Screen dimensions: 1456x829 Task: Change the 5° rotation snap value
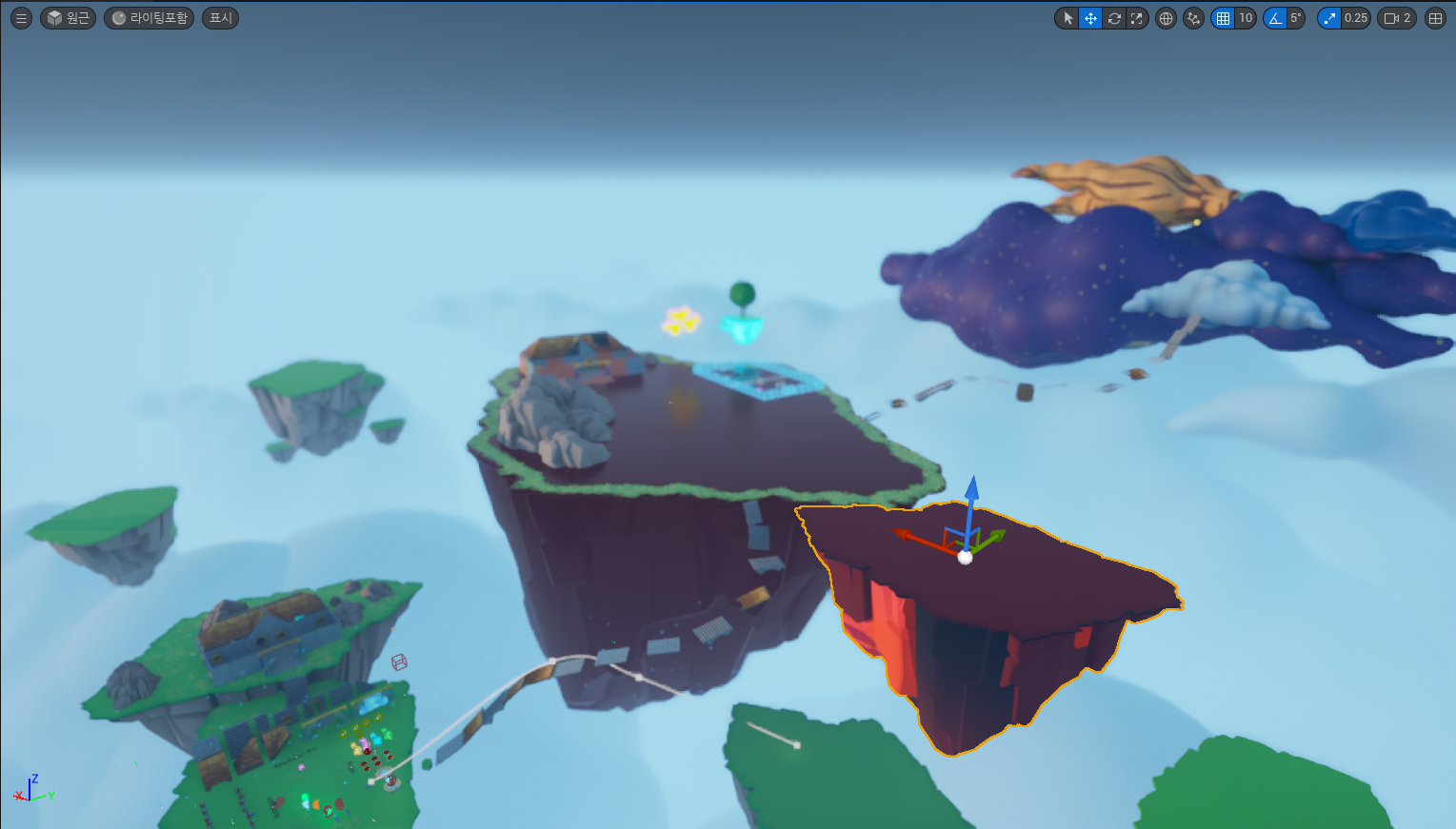point(1296,18)
